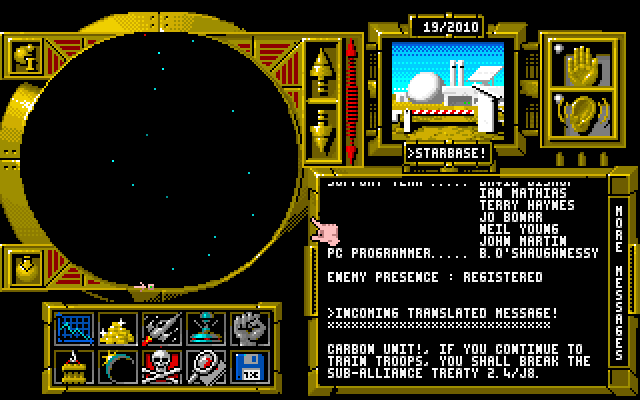The width and height of the screenshot is (640, 400).
Task: Open the spaceship fleet icon
Action: (x=161, y=327)
